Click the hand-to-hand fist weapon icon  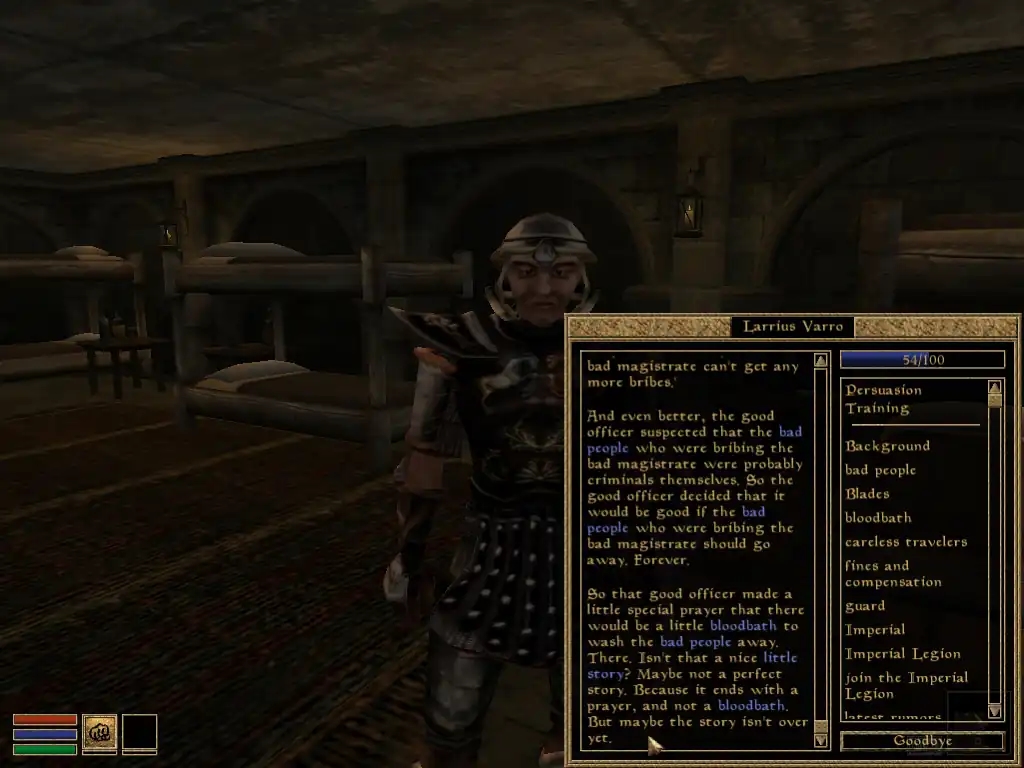(x=99, y=732)
